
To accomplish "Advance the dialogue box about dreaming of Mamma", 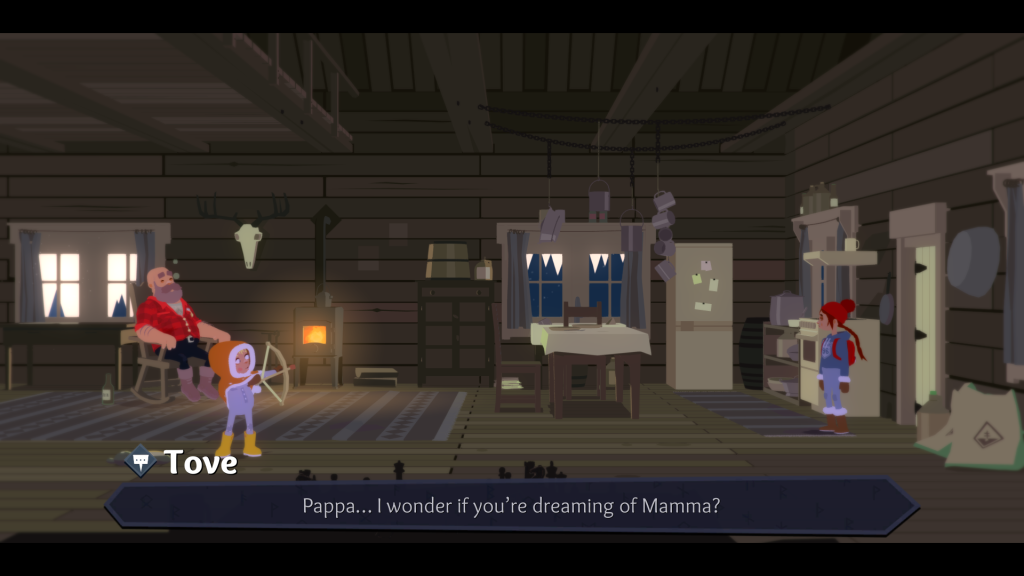I will pos(511,506).
